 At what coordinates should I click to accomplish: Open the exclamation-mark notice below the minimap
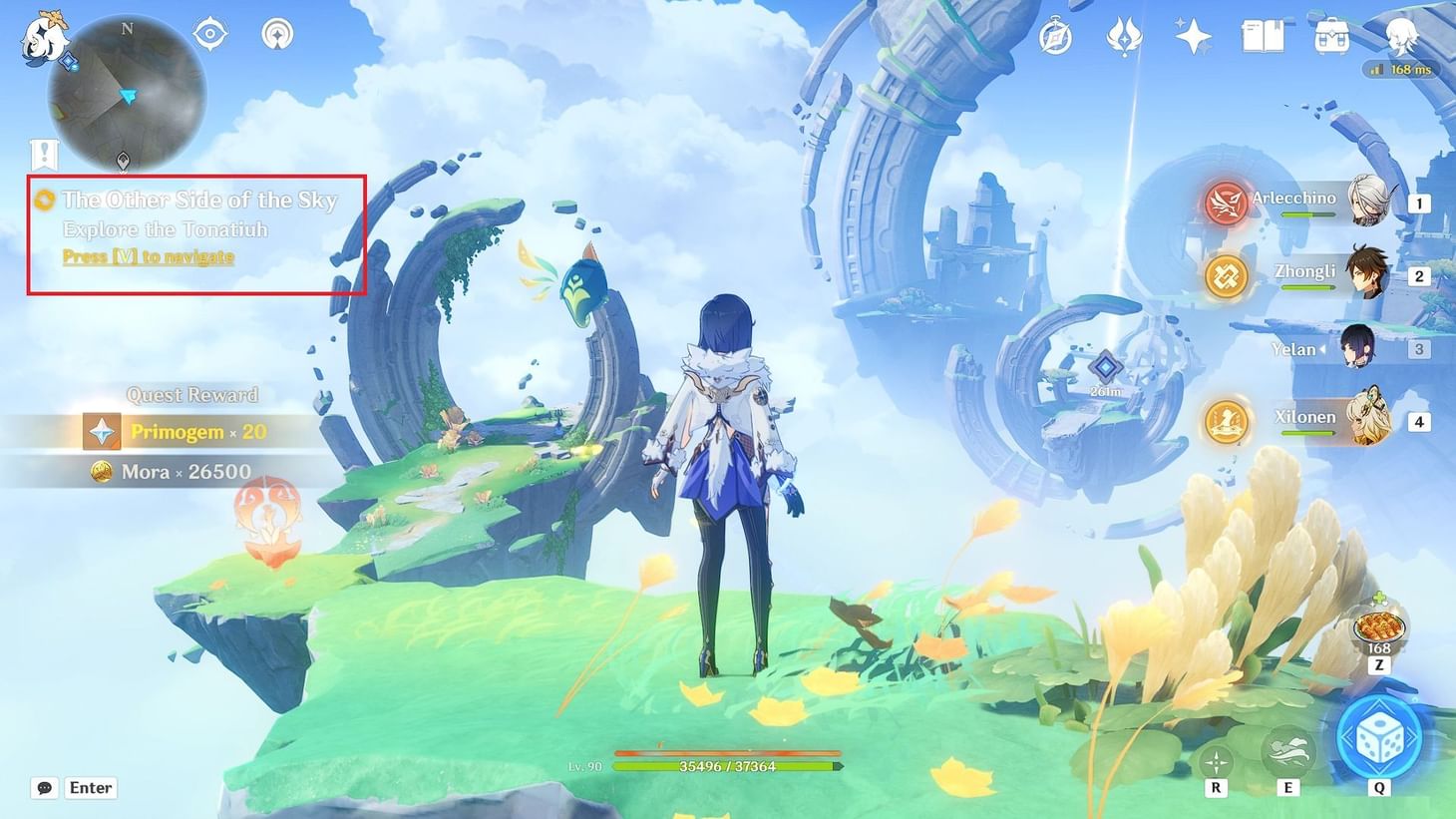[x=42, y=155]
